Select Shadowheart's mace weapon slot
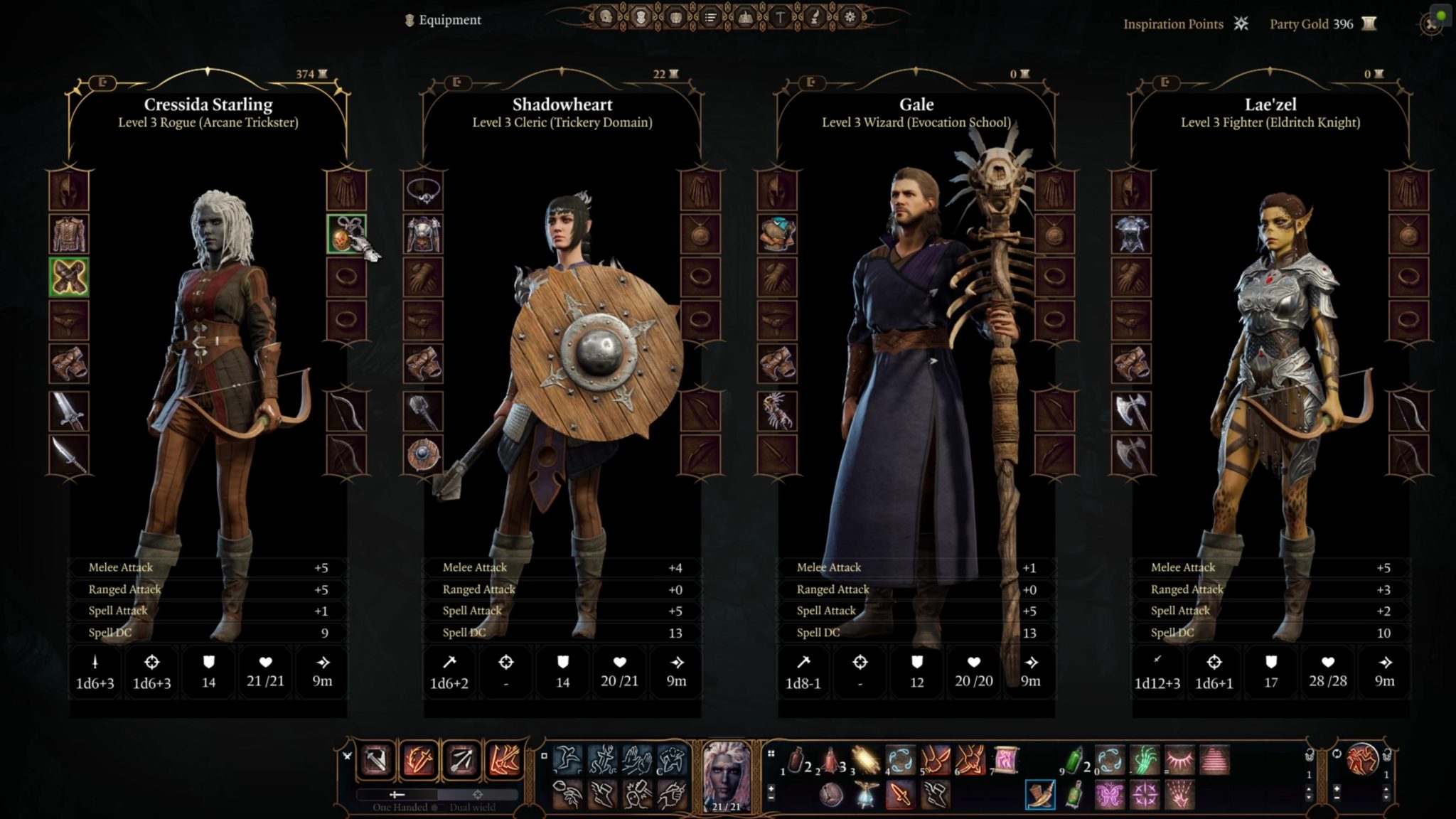The width and height of the screenshot is (1456, 819). click(x=423, y=412)
